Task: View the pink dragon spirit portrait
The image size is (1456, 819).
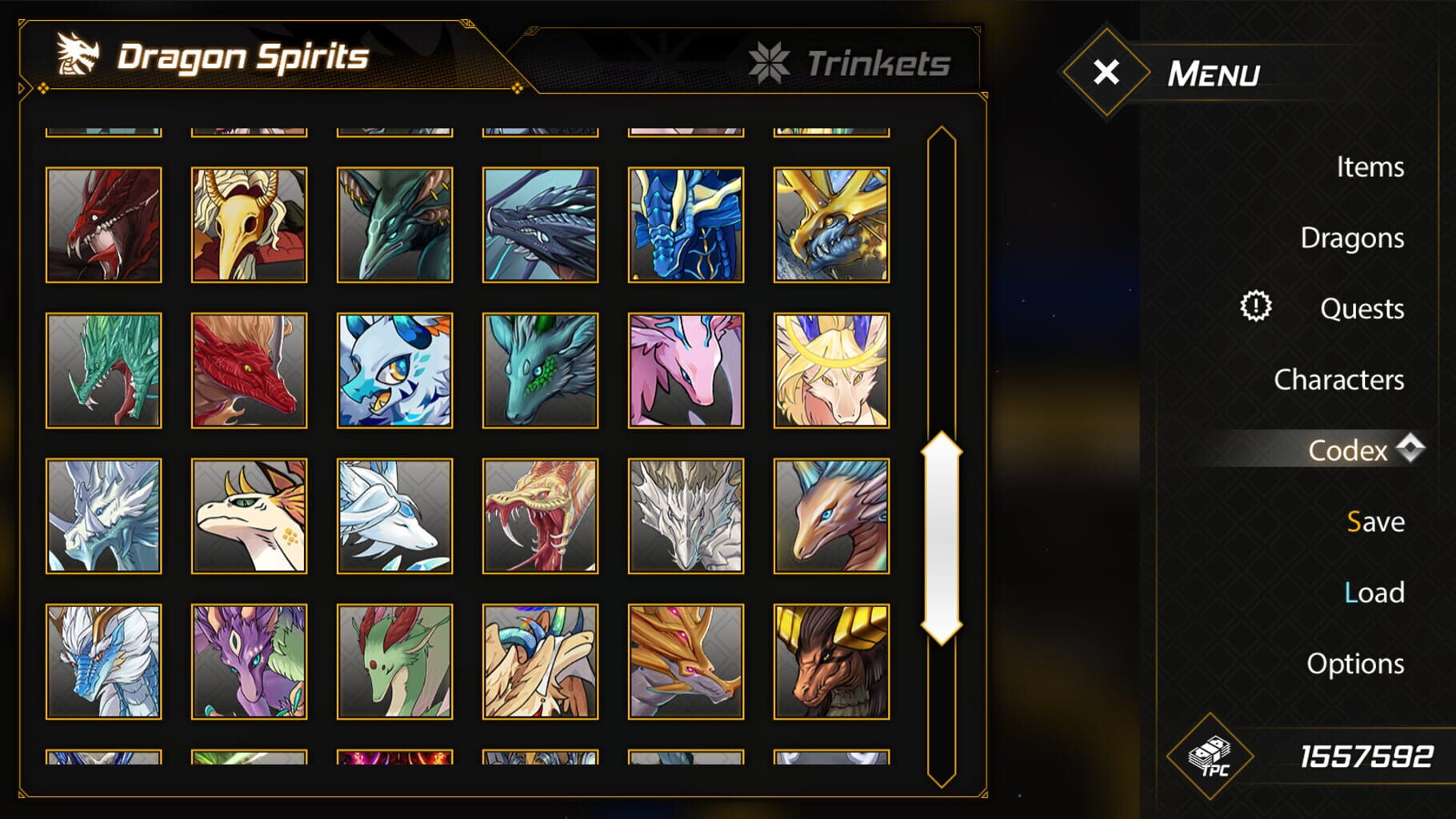Action: 684,370
